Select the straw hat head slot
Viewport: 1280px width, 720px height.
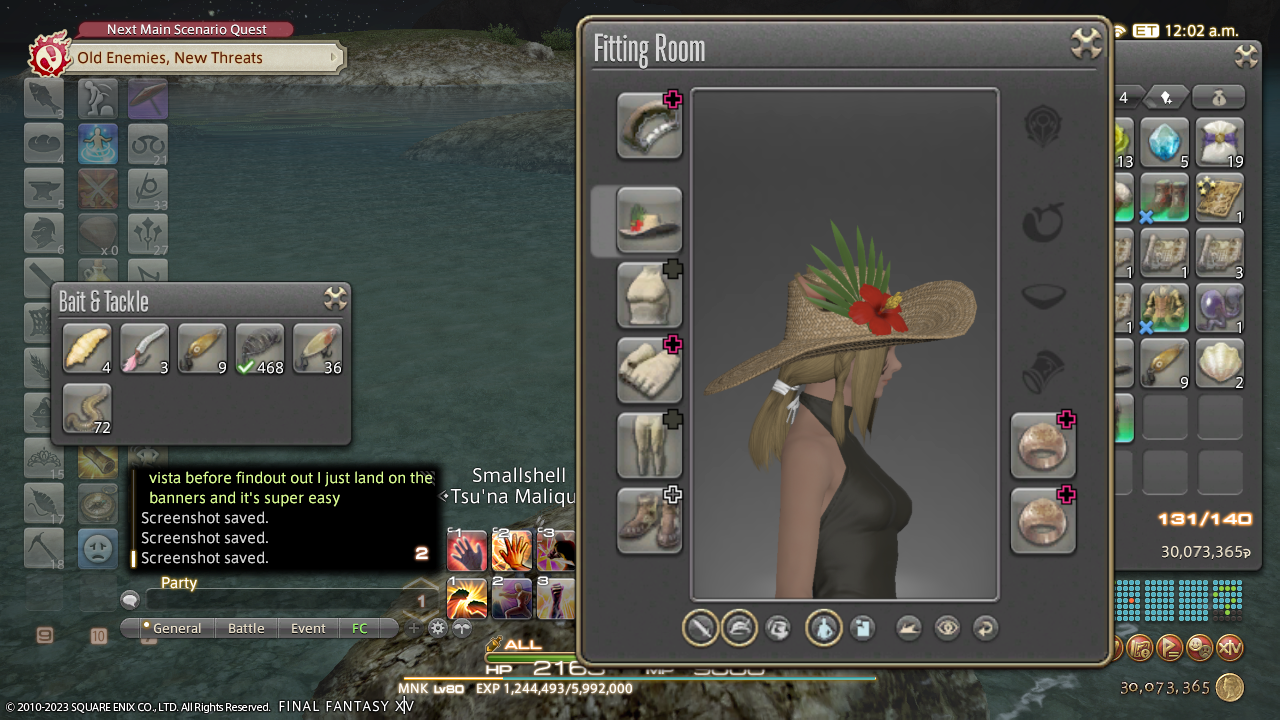pos(649,221)
